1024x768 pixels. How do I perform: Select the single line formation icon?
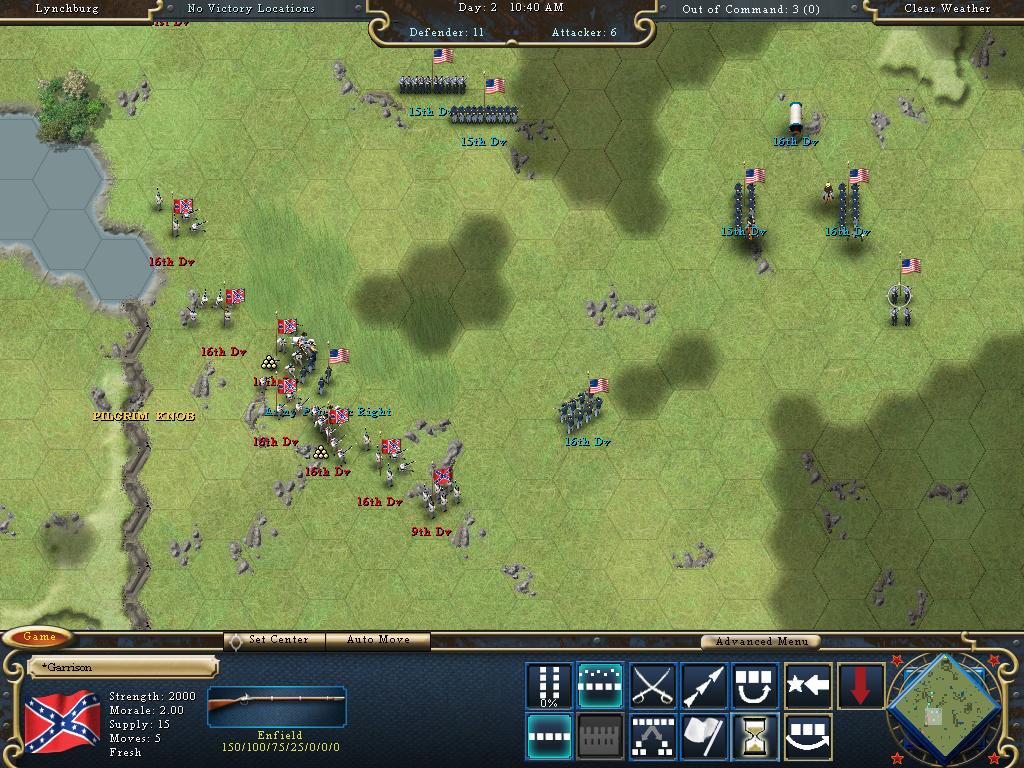[x=549, y=737]
